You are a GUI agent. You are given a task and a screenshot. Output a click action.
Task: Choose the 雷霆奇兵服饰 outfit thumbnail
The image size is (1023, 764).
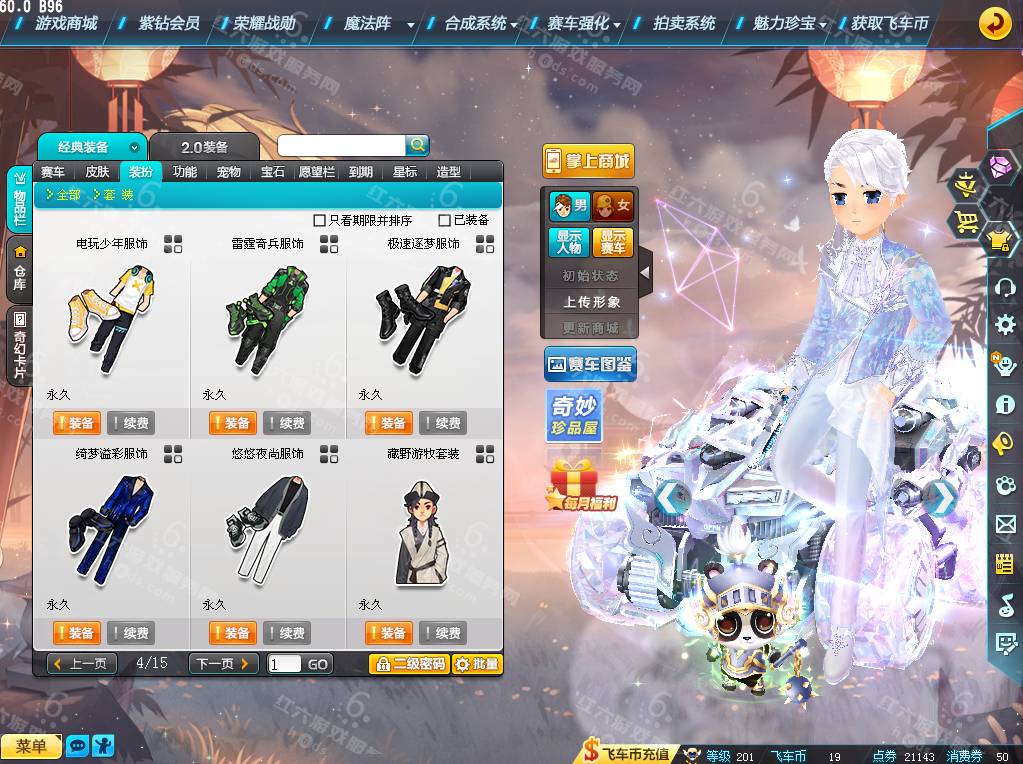tap(265, 319)
